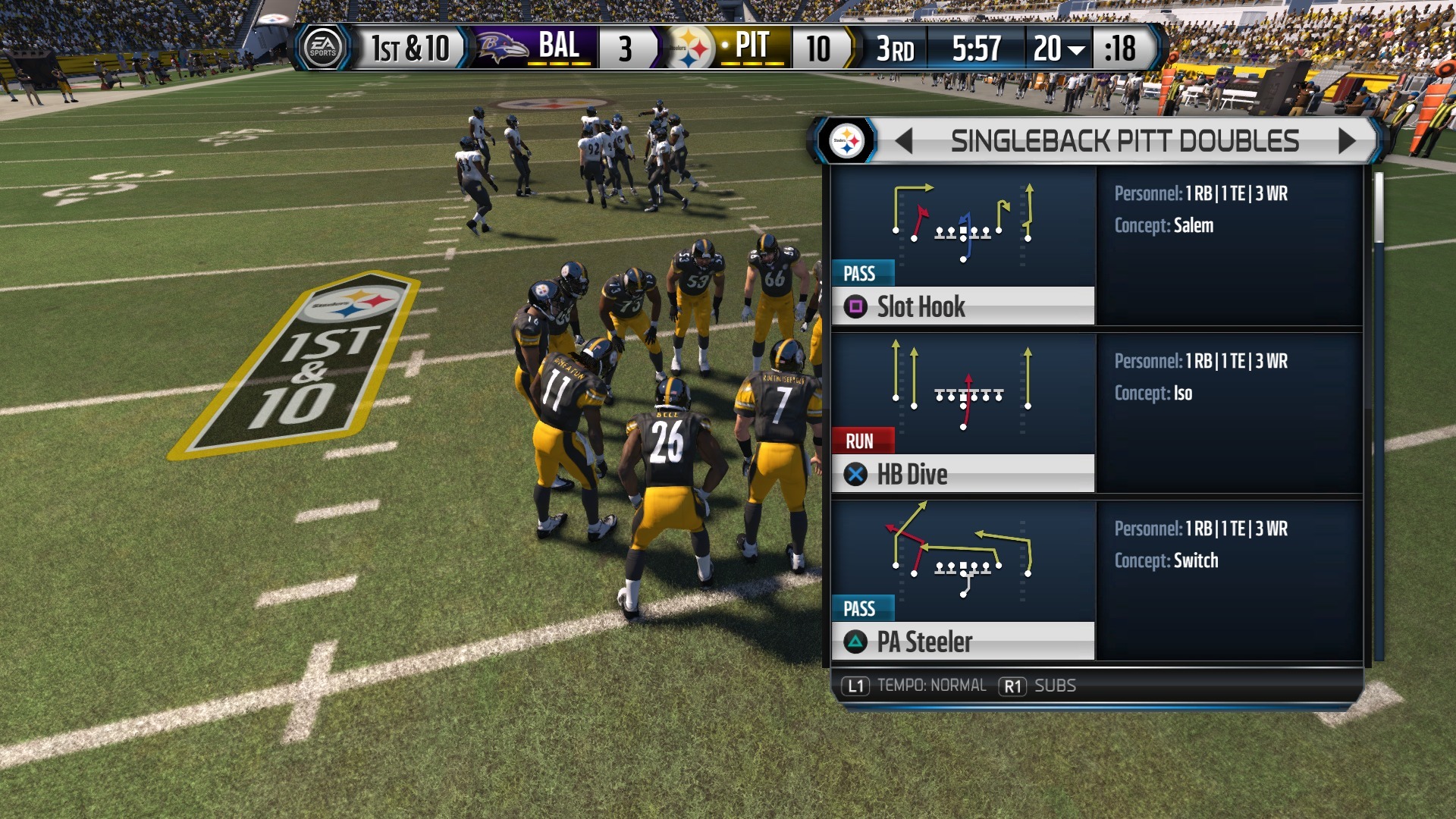Open the Singleback Pitt Doubles formation header
The height and width of the screenshot is (819, 1456).
tap(1125, 141)
